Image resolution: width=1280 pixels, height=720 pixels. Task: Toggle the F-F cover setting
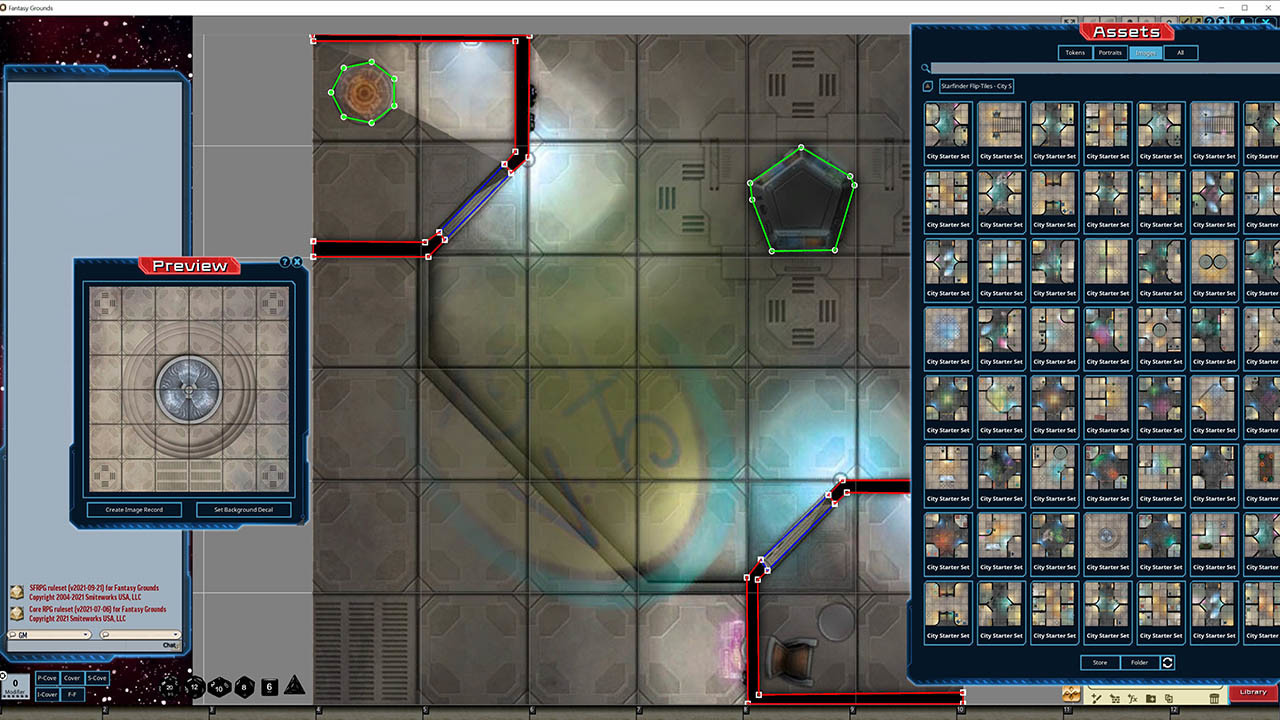pyautogui.click(x=71, y=693)
